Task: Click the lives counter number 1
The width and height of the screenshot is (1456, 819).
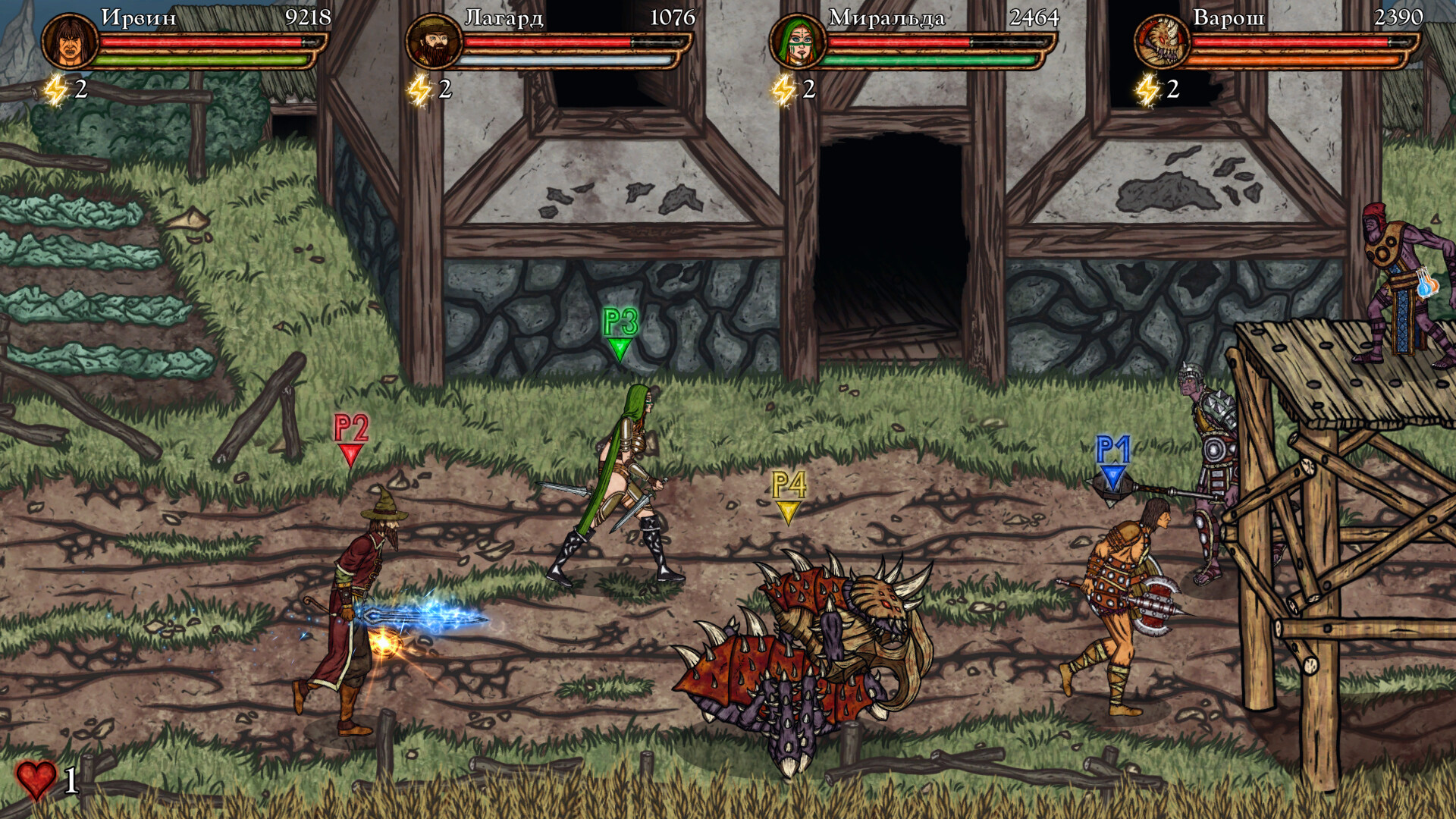Action: click(x=73, y=782)
